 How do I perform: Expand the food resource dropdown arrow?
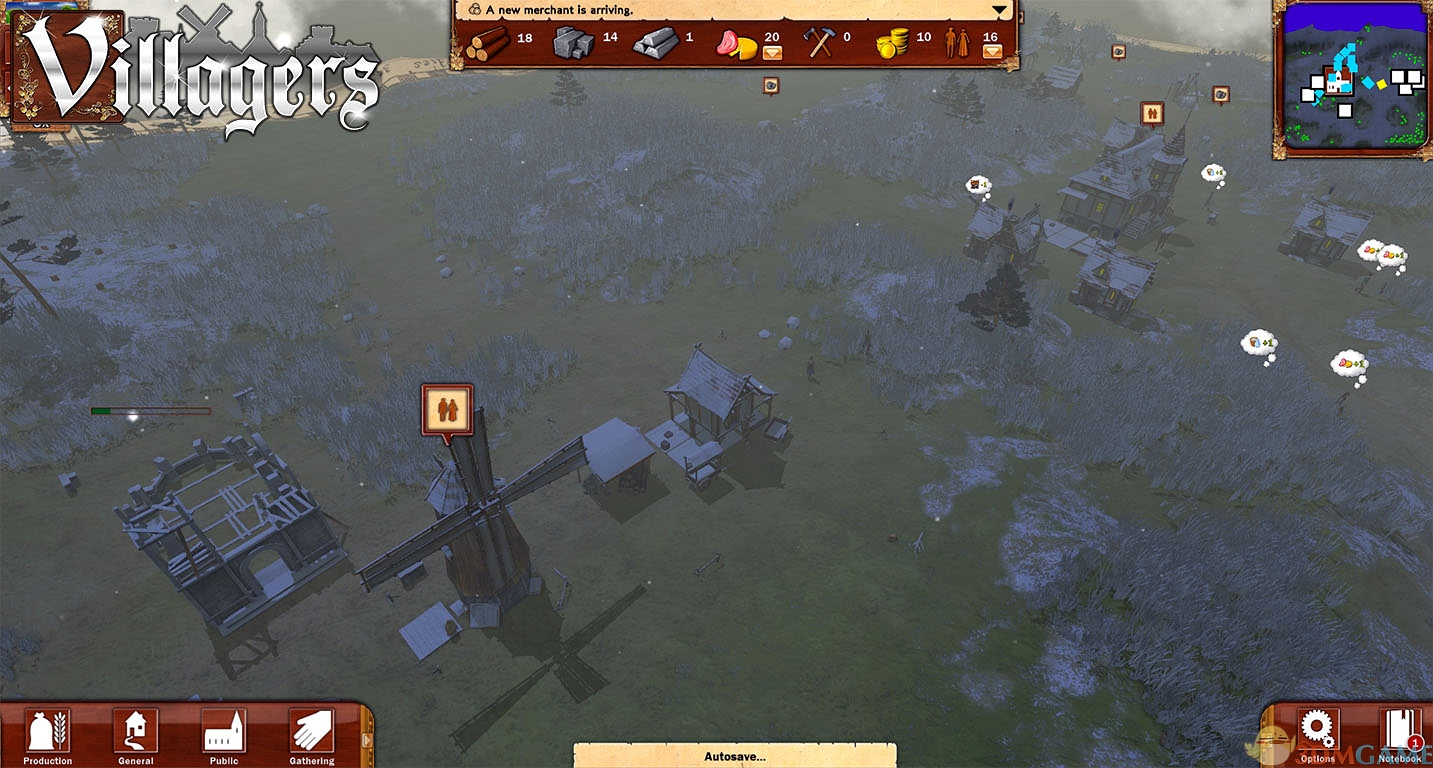click(x=772, y=53)
